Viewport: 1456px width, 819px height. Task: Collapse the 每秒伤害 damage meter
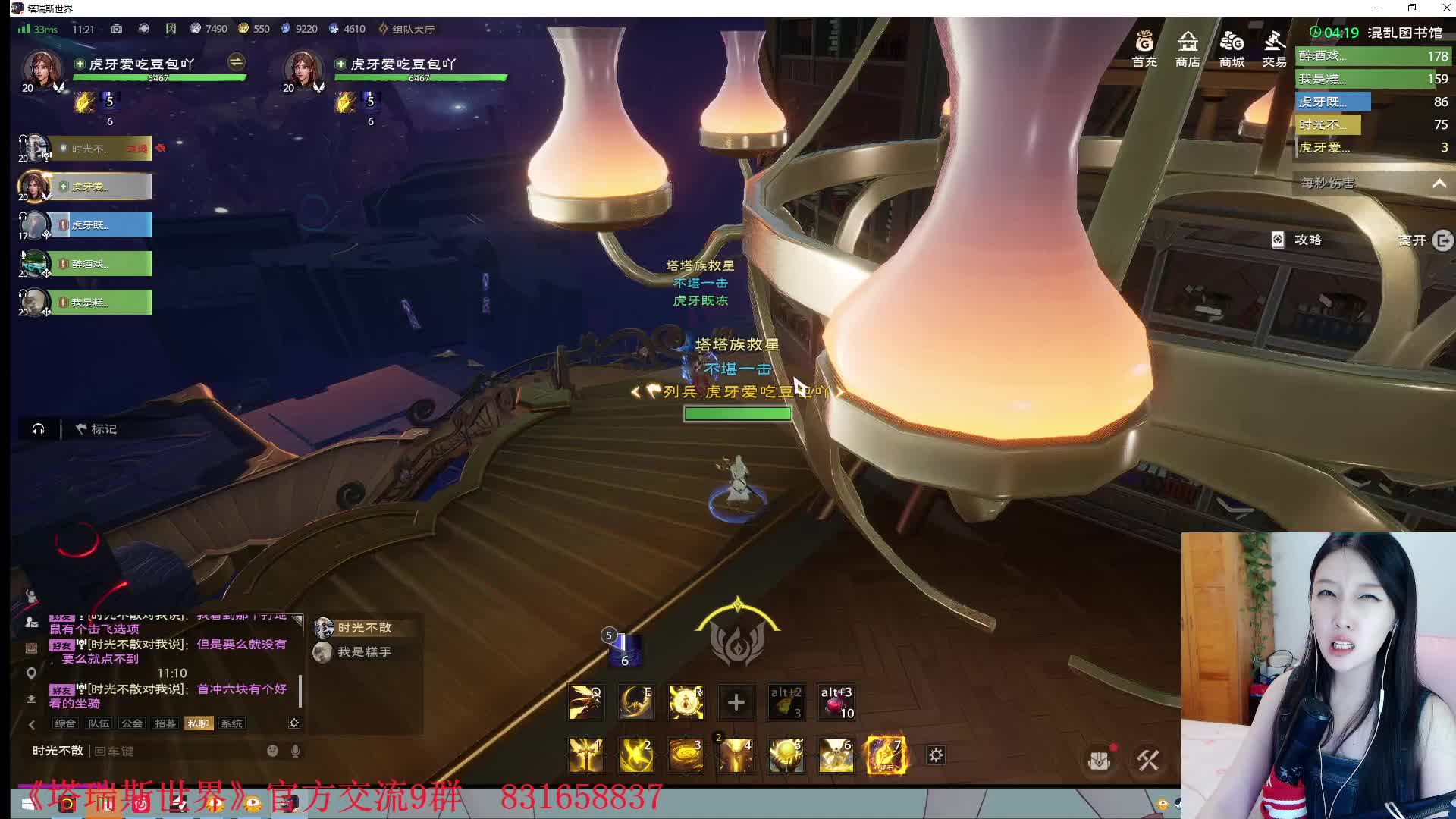coord(1439,184)
